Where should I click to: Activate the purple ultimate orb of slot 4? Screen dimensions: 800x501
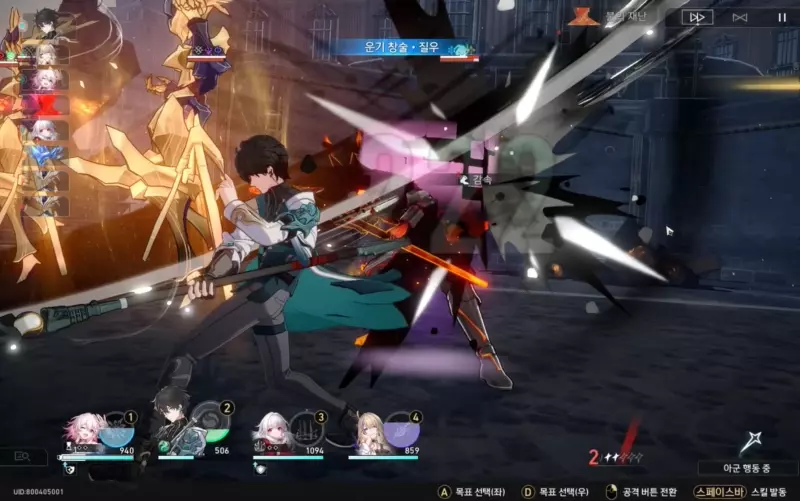tap(401, 432)
